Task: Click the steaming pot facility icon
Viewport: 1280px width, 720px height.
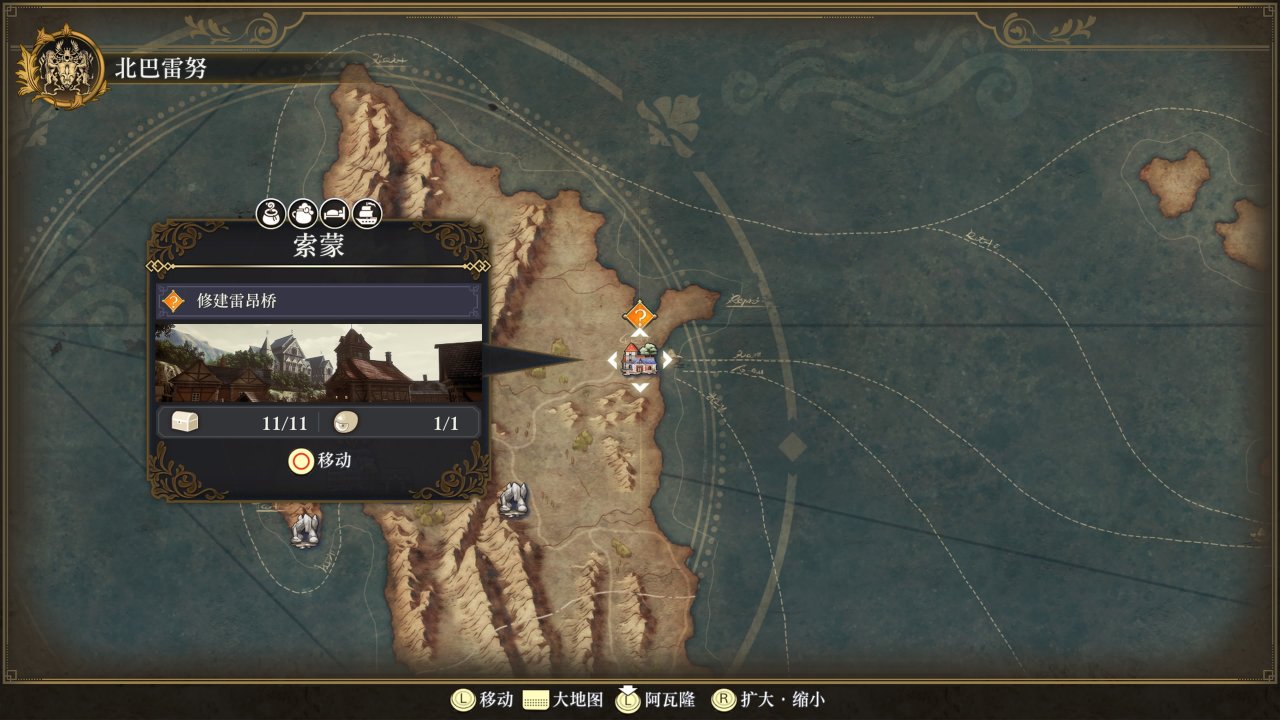Action: pos(271,212)
